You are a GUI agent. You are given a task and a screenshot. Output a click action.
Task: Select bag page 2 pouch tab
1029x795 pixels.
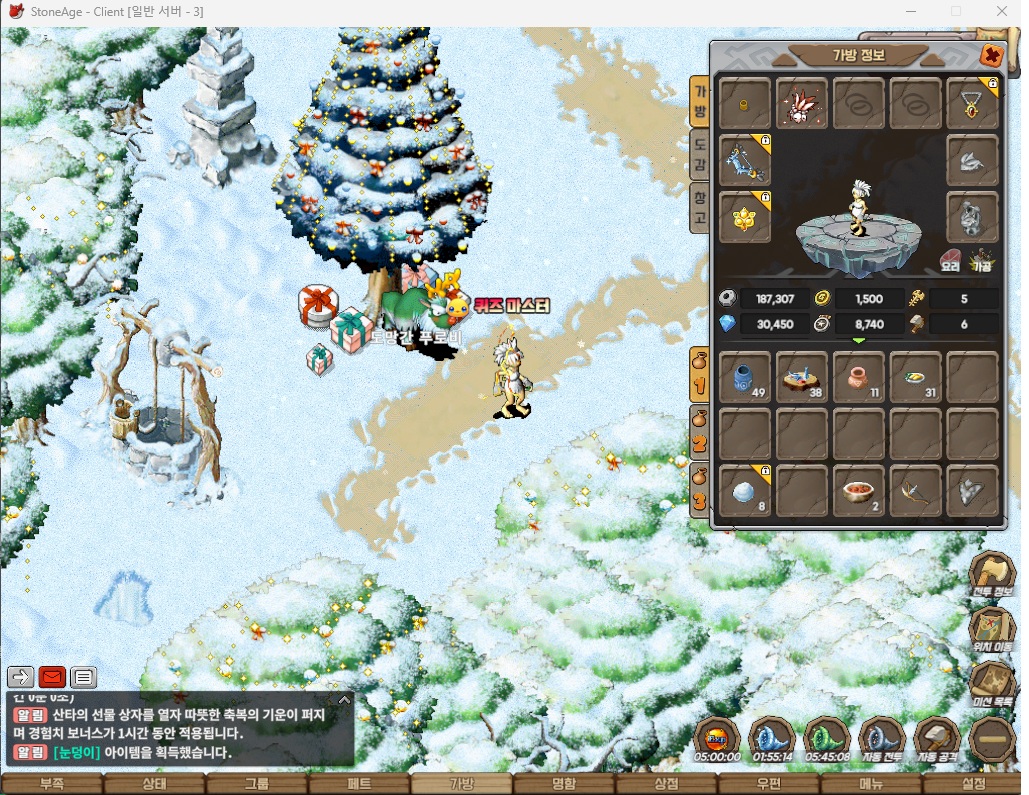coord(701,435)
